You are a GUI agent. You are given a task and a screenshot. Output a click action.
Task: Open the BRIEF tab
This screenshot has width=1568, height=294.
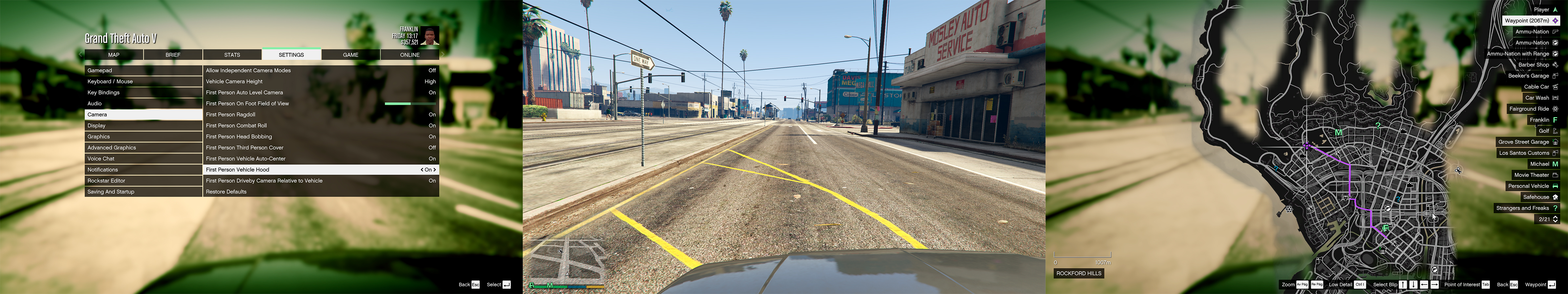click(173, 55)
